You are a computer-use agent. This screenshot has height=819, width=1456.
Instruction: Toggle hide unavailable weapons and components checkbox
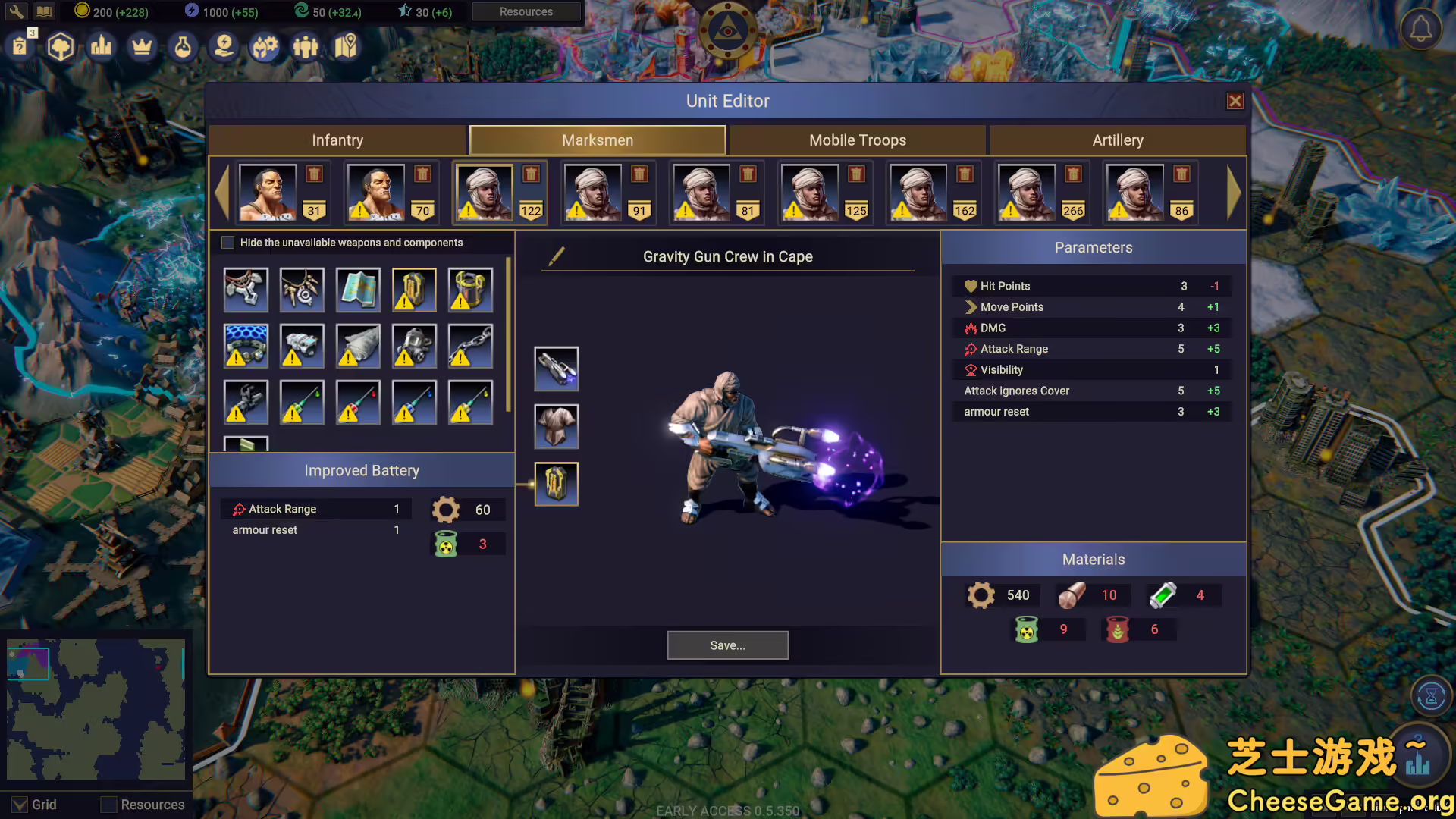(227, 243)
